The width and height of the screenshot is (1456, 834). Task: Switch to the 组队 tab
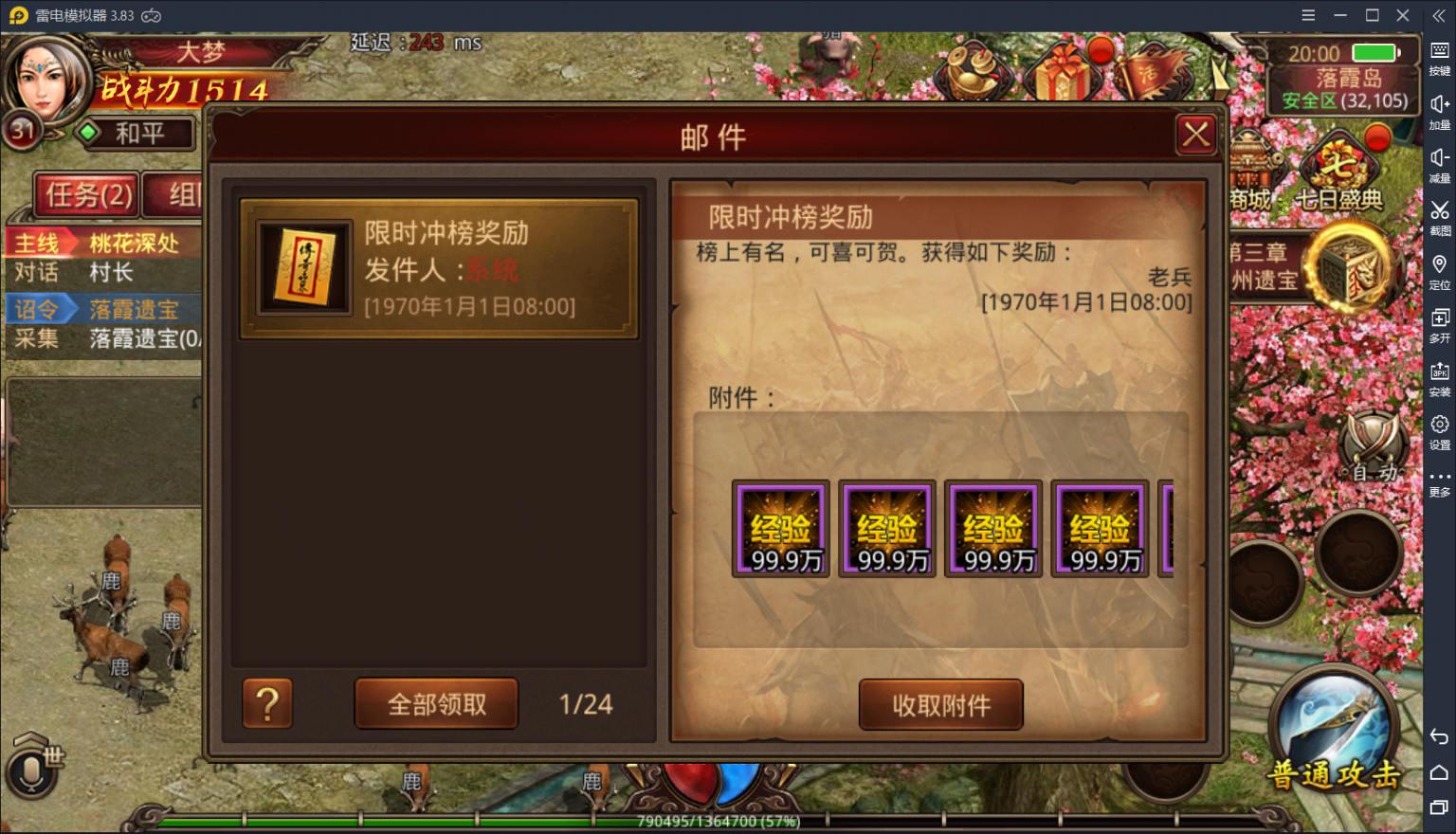click(175, 194)
